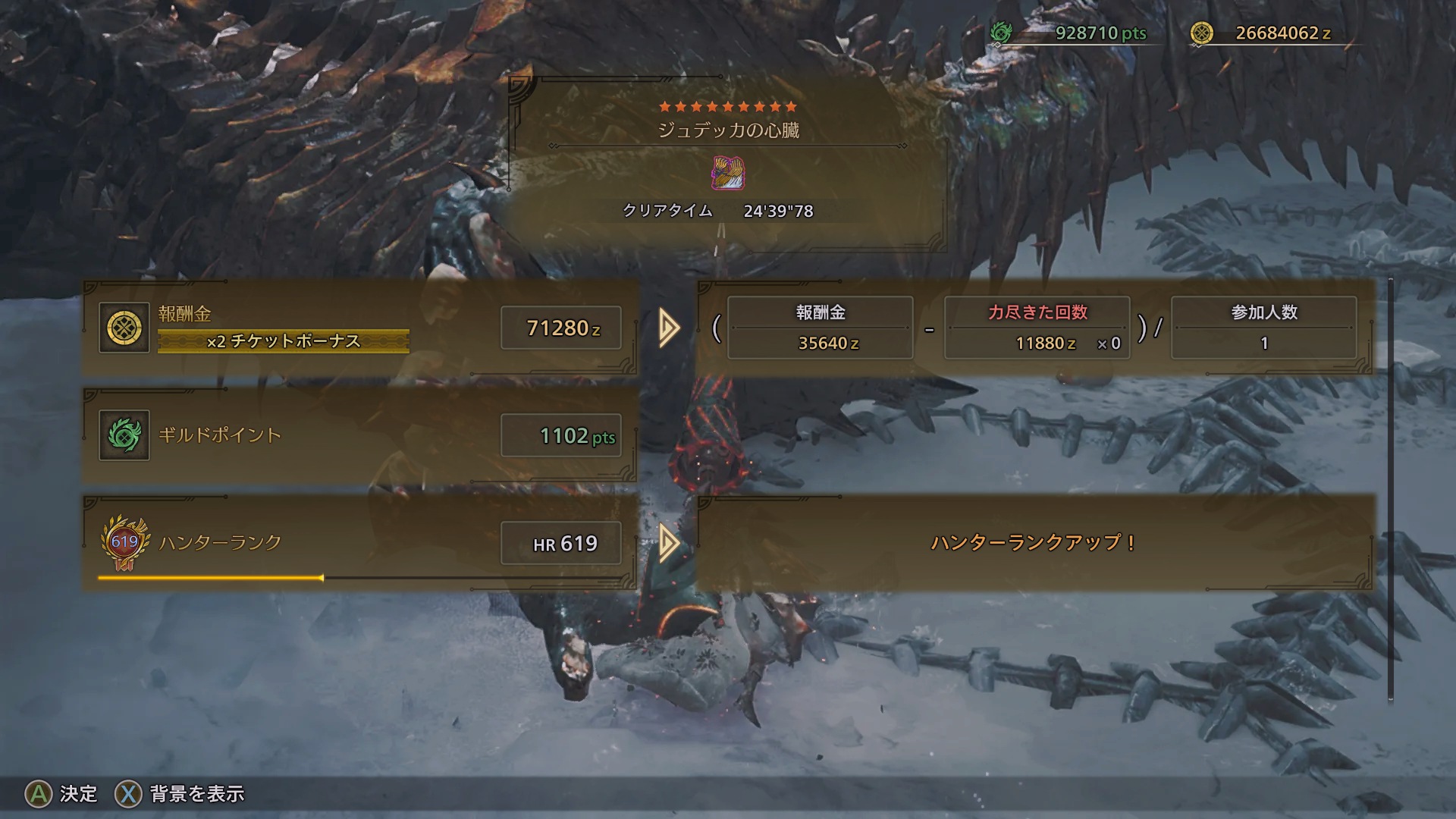Click the arrow beside the 報酬金 row
This screenshot has width=1456, height=819.
point(669,328)
